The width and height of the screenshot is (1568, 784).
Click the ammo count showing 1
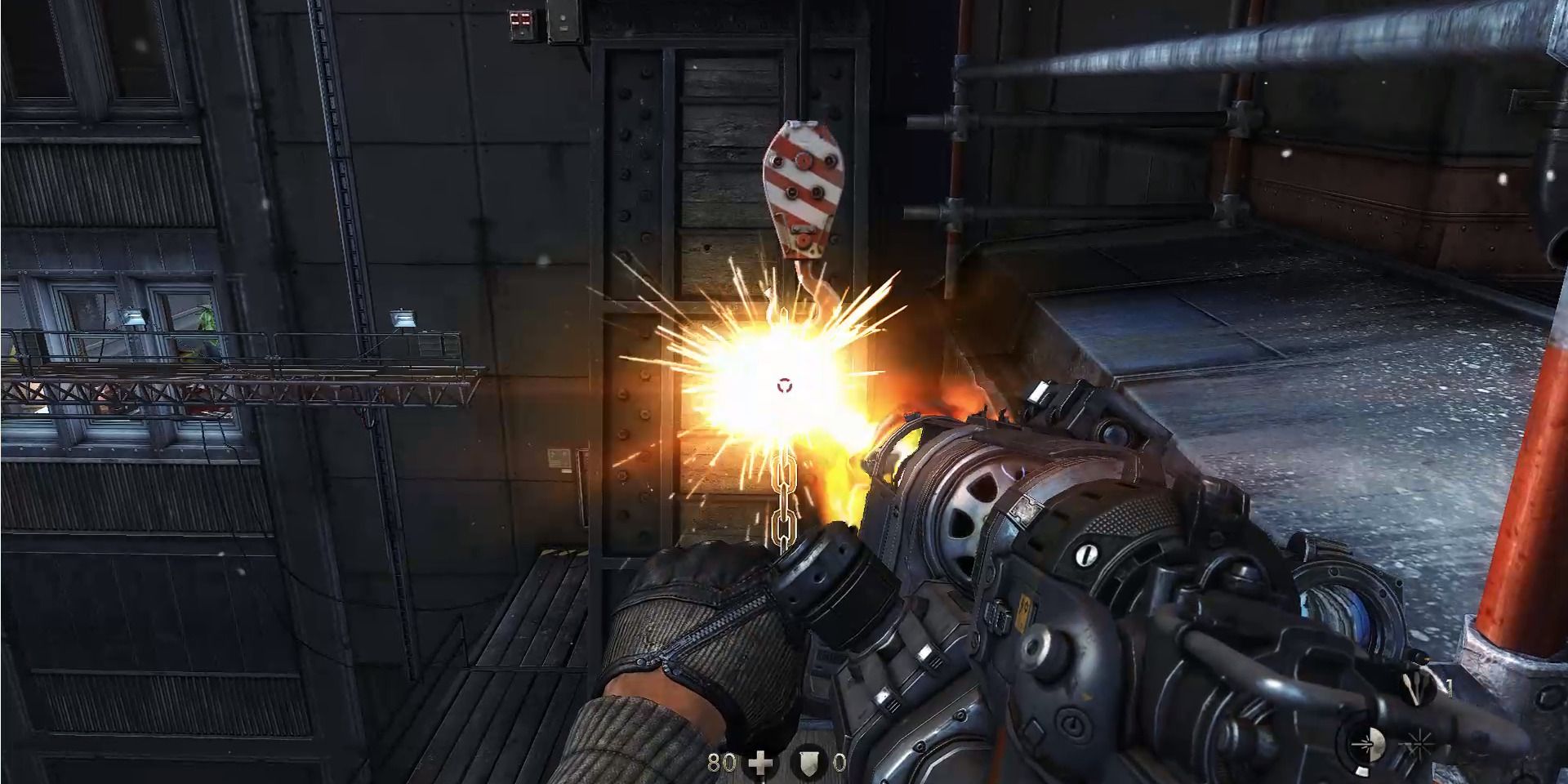tap(1450, 688)
